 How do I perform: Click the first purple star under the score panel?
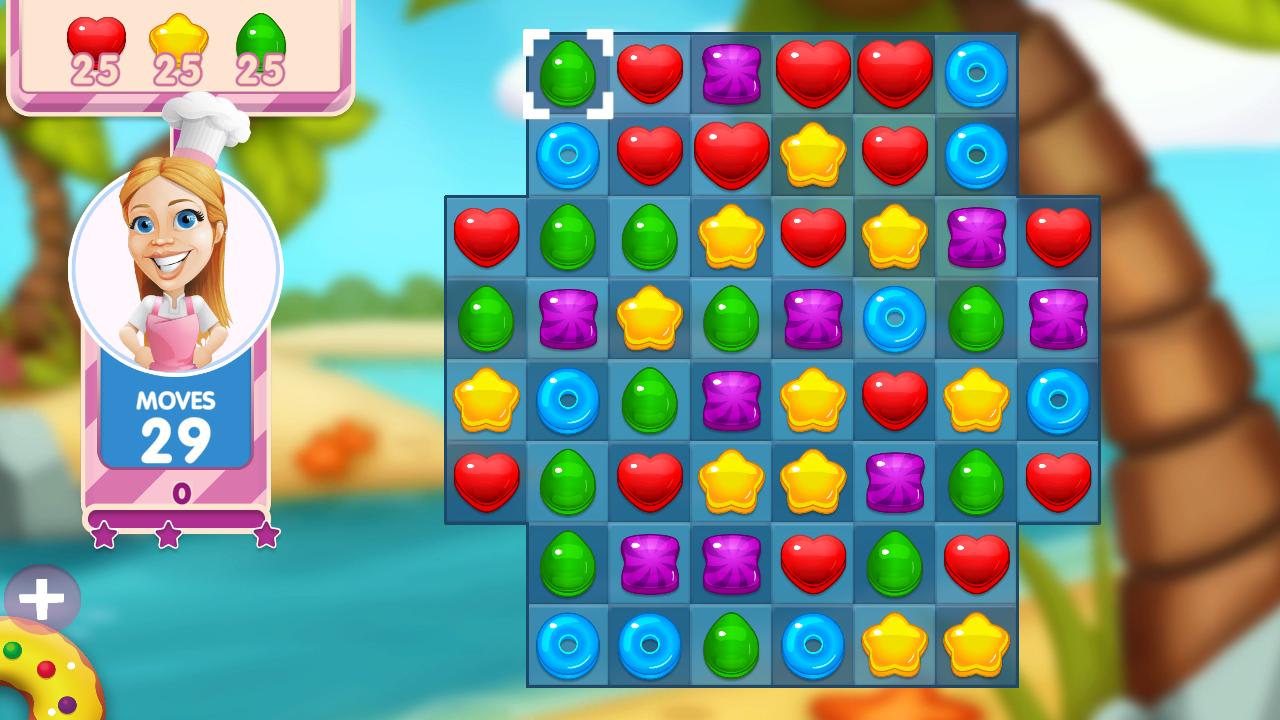(x=103, y=533)
